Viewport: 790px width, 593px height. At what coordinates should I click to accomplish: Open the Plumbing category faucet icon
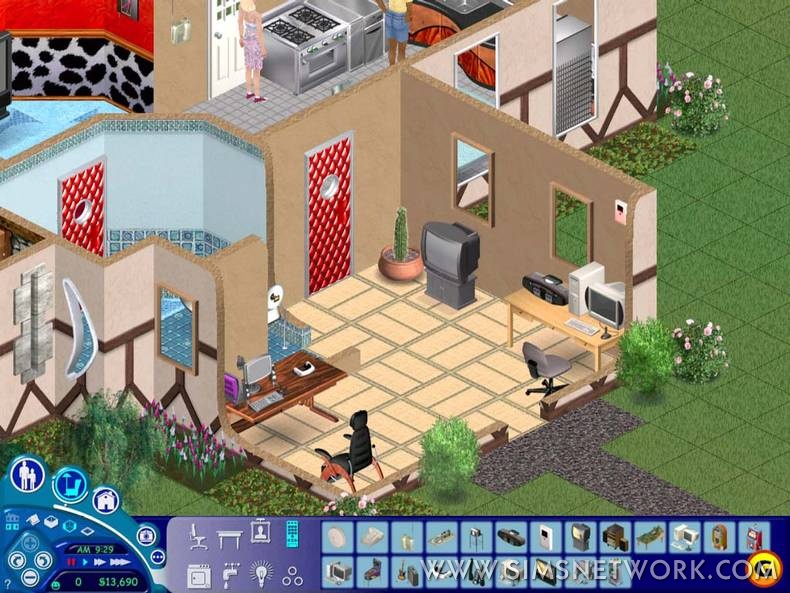coord(230,574)
